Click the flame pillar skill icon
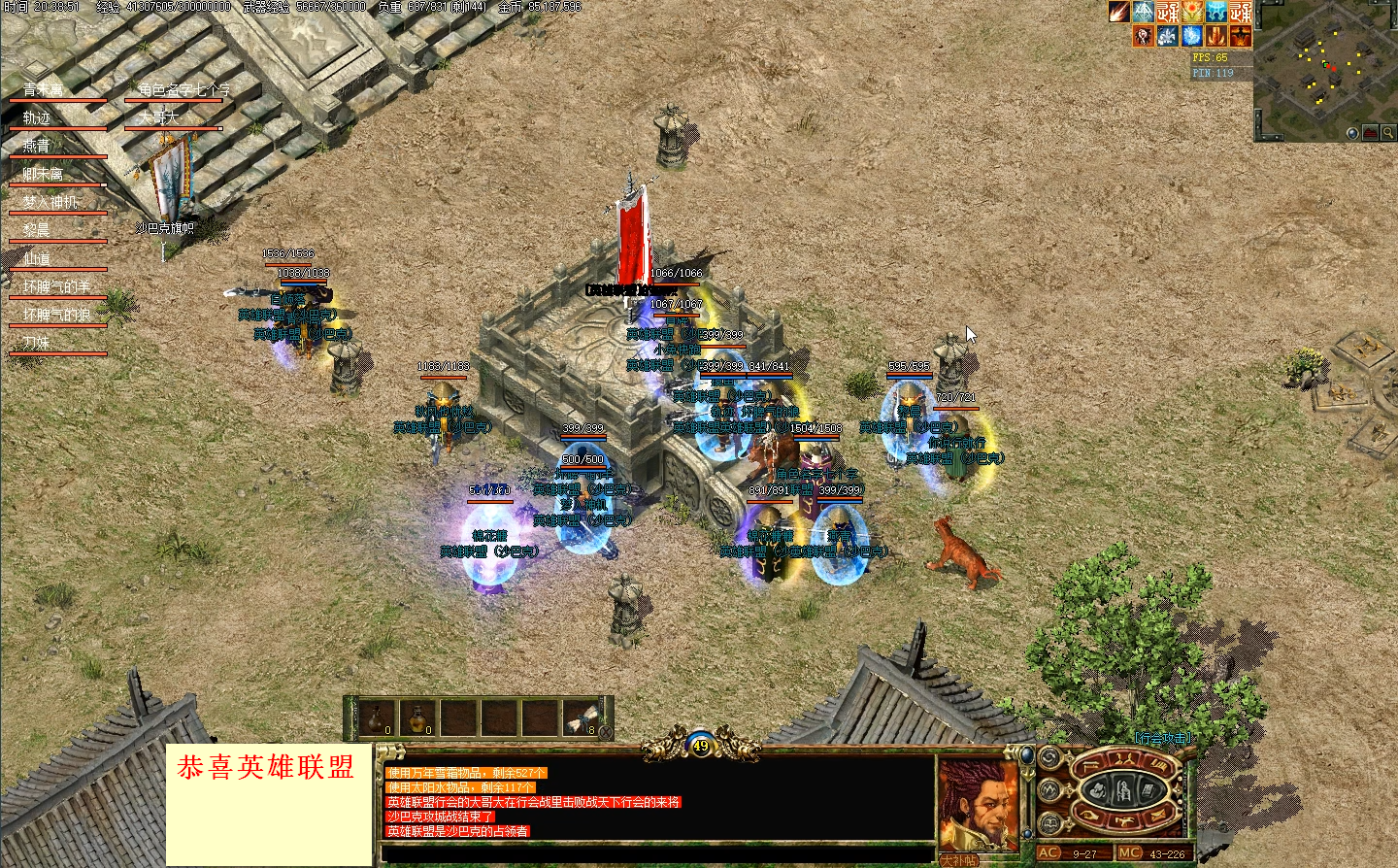This screenshot has height=868, width=1398. tap(1215, 36)
